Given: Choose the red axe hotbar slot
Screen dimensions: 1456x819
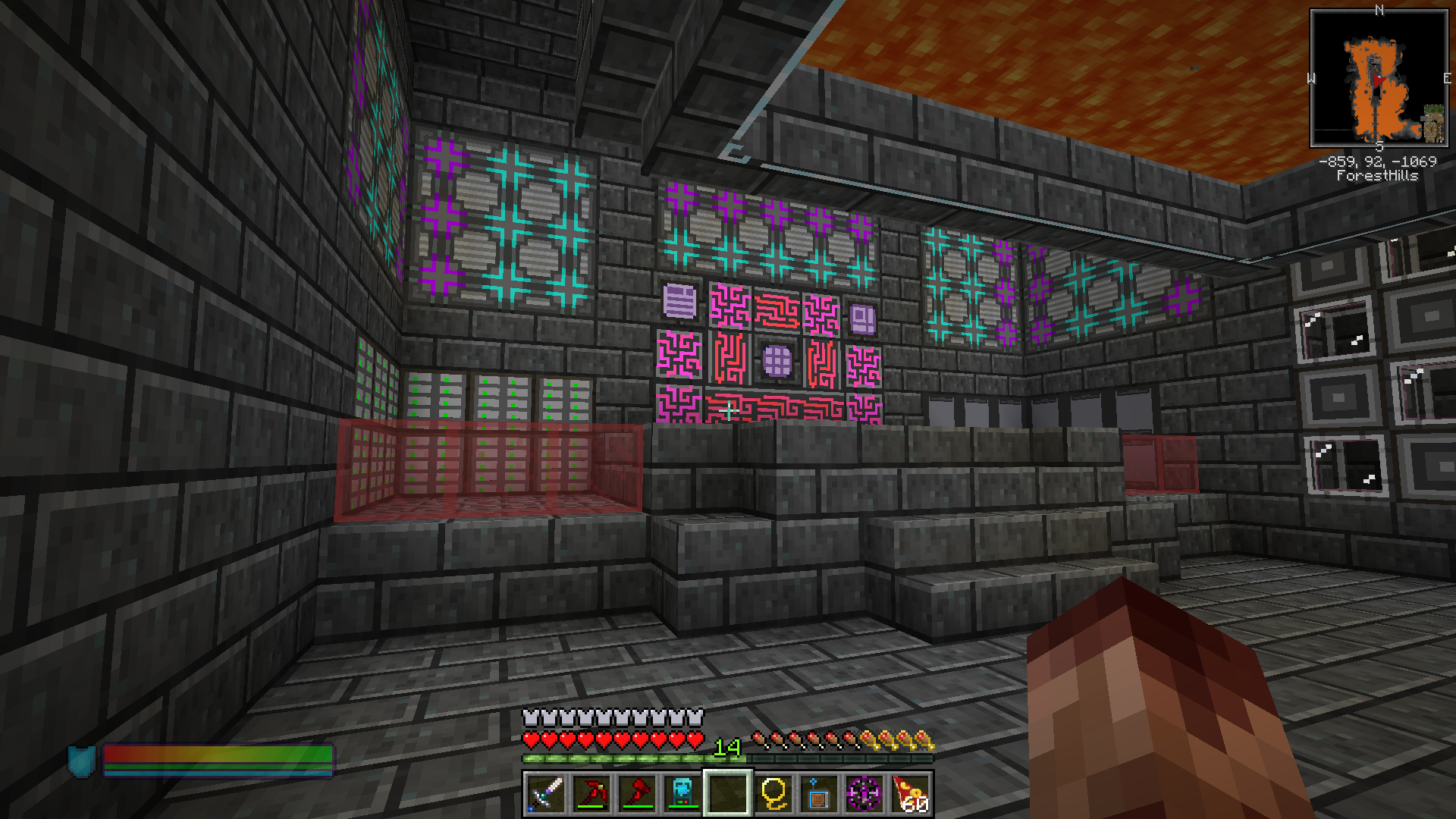Looking at the screenshot, I should [637, 793].
